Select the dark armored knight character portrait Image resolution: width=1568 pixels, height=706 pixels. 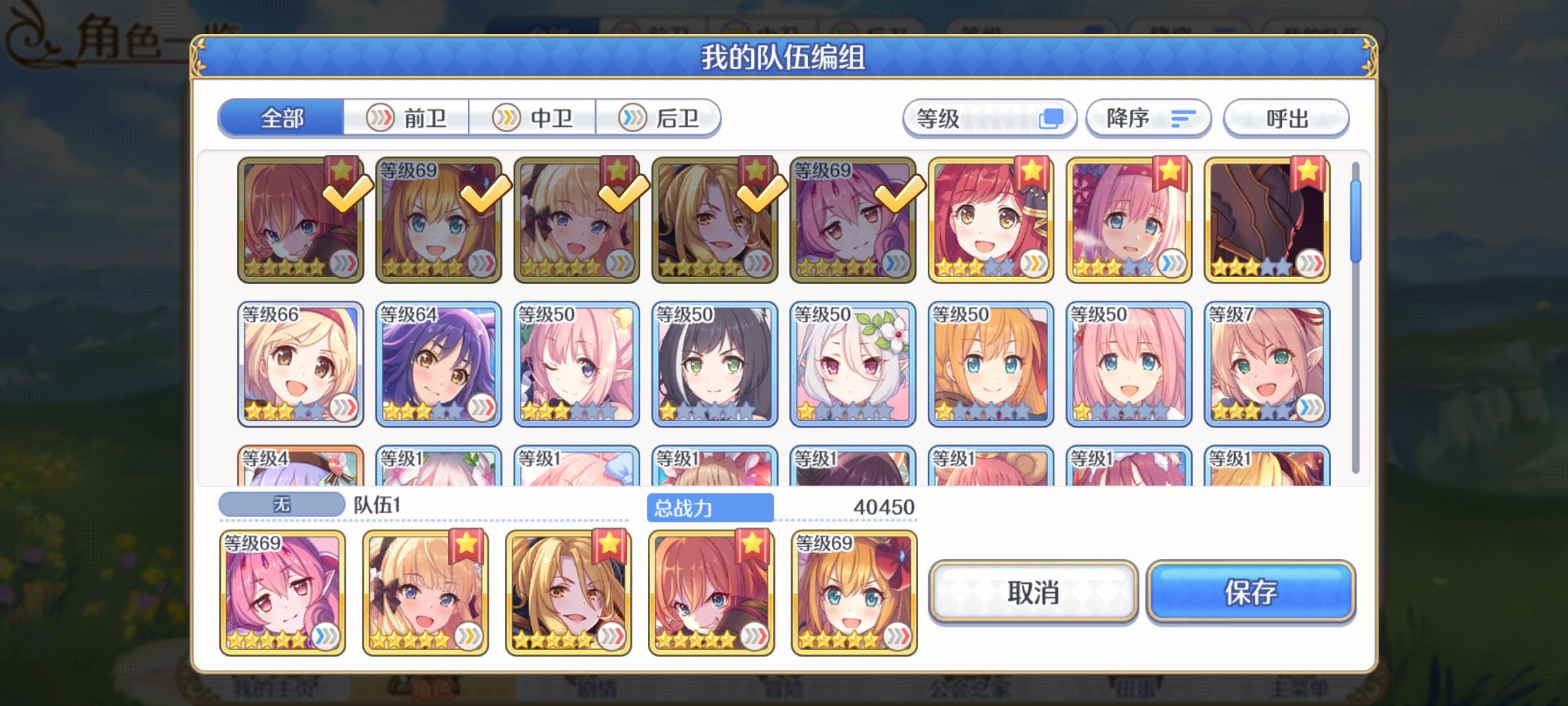pyautogui.click(x=1267, y=222)
